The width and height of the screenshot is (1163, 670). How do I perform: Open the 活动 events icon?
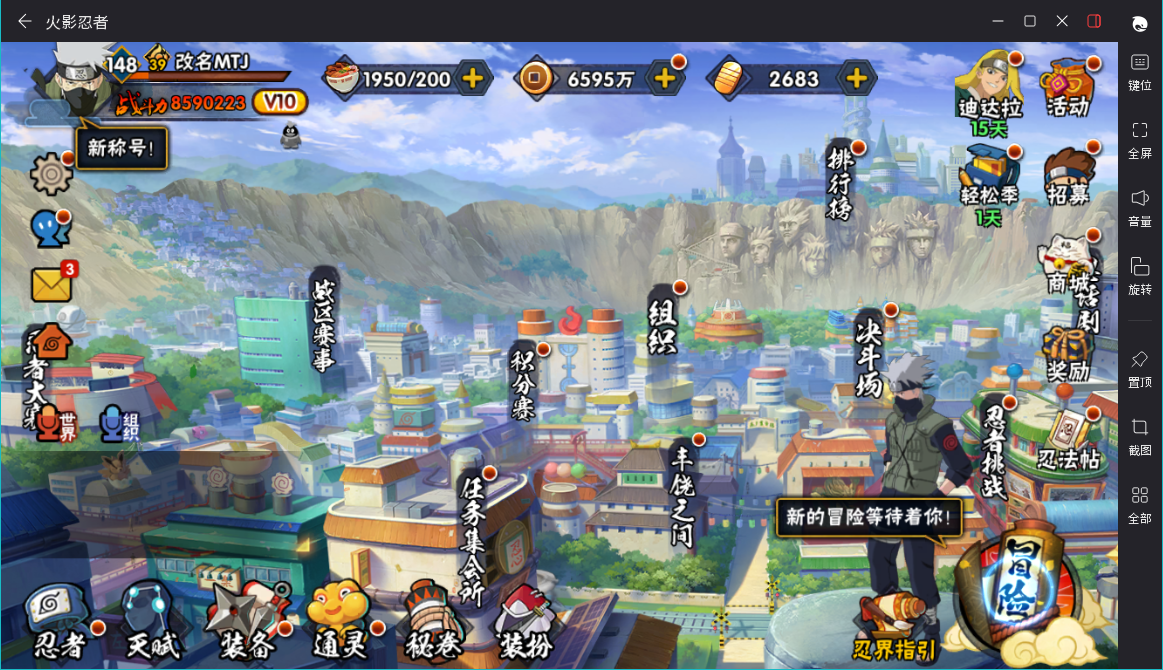1067,88
